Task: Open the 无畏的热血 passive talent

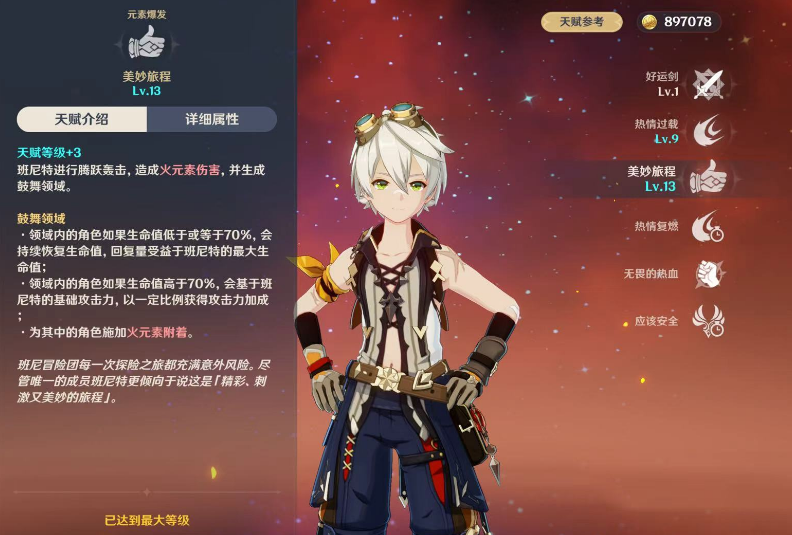Action: (708, 273)
